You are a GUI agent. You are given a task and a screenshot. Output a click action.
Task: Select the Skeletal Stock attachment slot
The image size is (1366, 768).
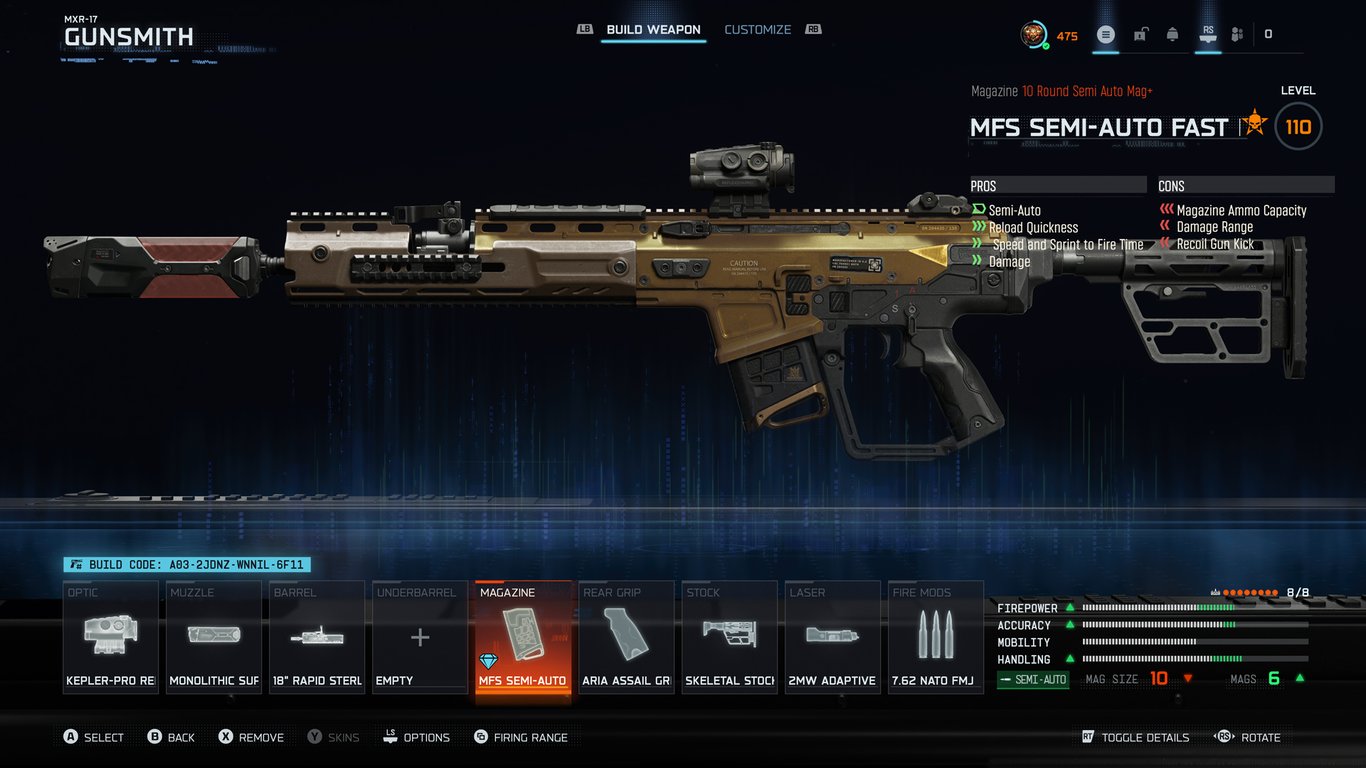tap(728, 636)
